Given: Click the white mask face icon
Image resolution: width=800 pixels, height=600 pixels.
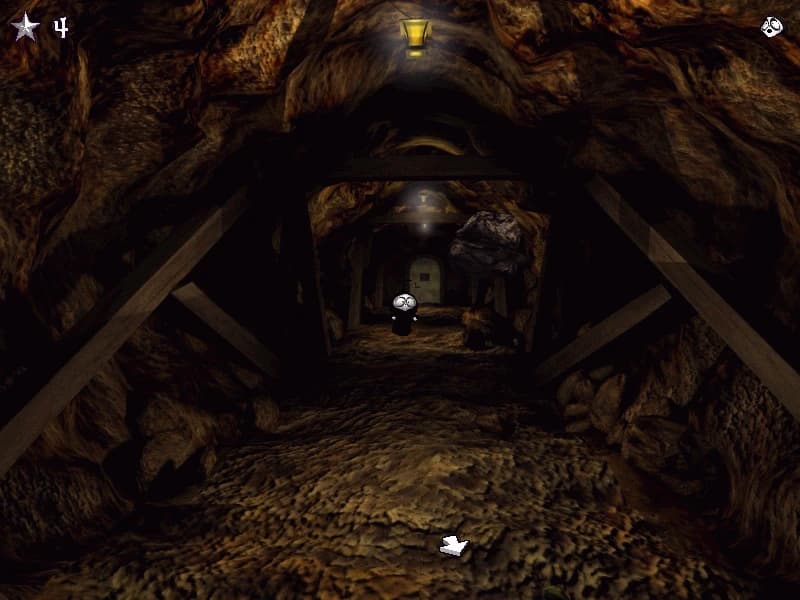Looking at the screenshot, I should [x=771, y=27].
